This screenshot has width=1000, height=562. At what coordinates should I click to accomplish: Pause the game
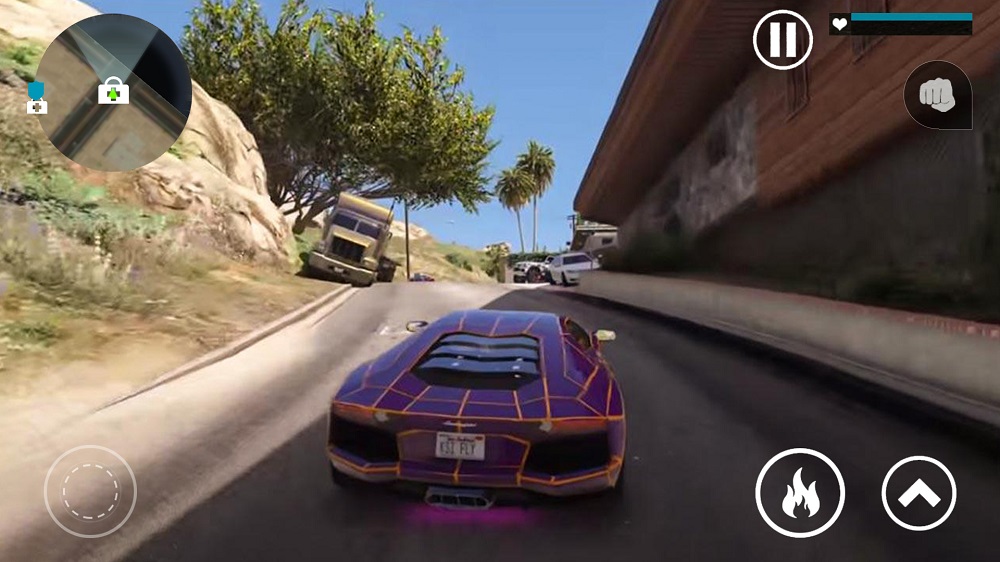782,40
